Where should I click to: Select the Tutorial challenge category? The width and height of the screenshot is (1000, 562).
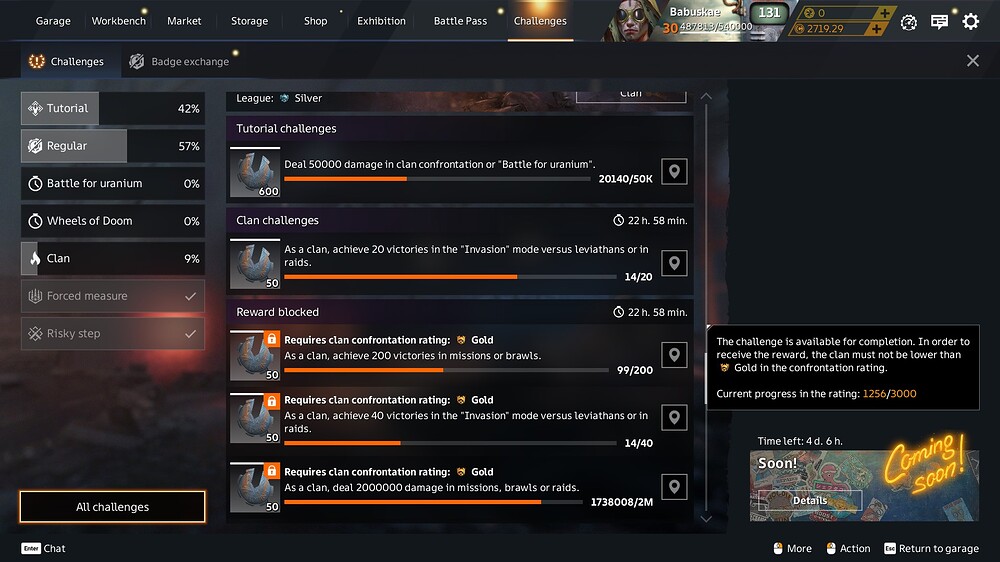click(x=112, y=109)
